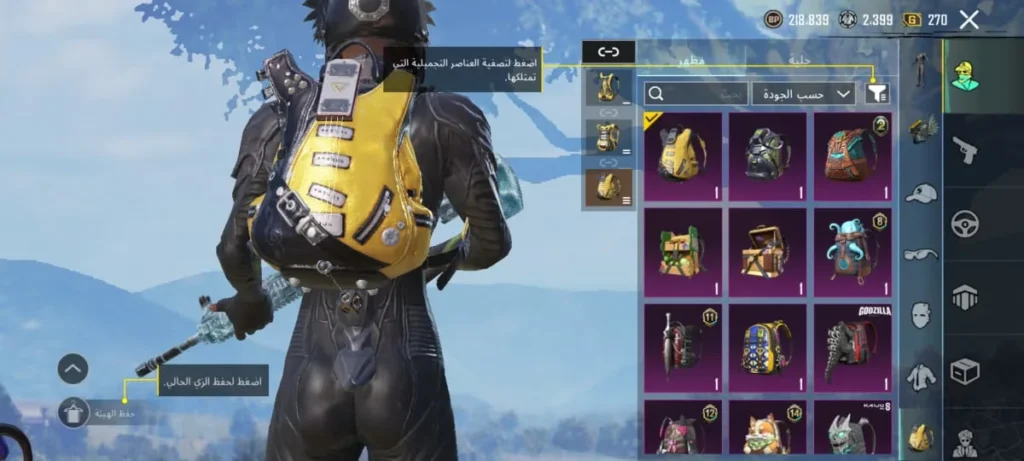
Task: Open the quality sorting dropdown
Action: tap(803, 93)
